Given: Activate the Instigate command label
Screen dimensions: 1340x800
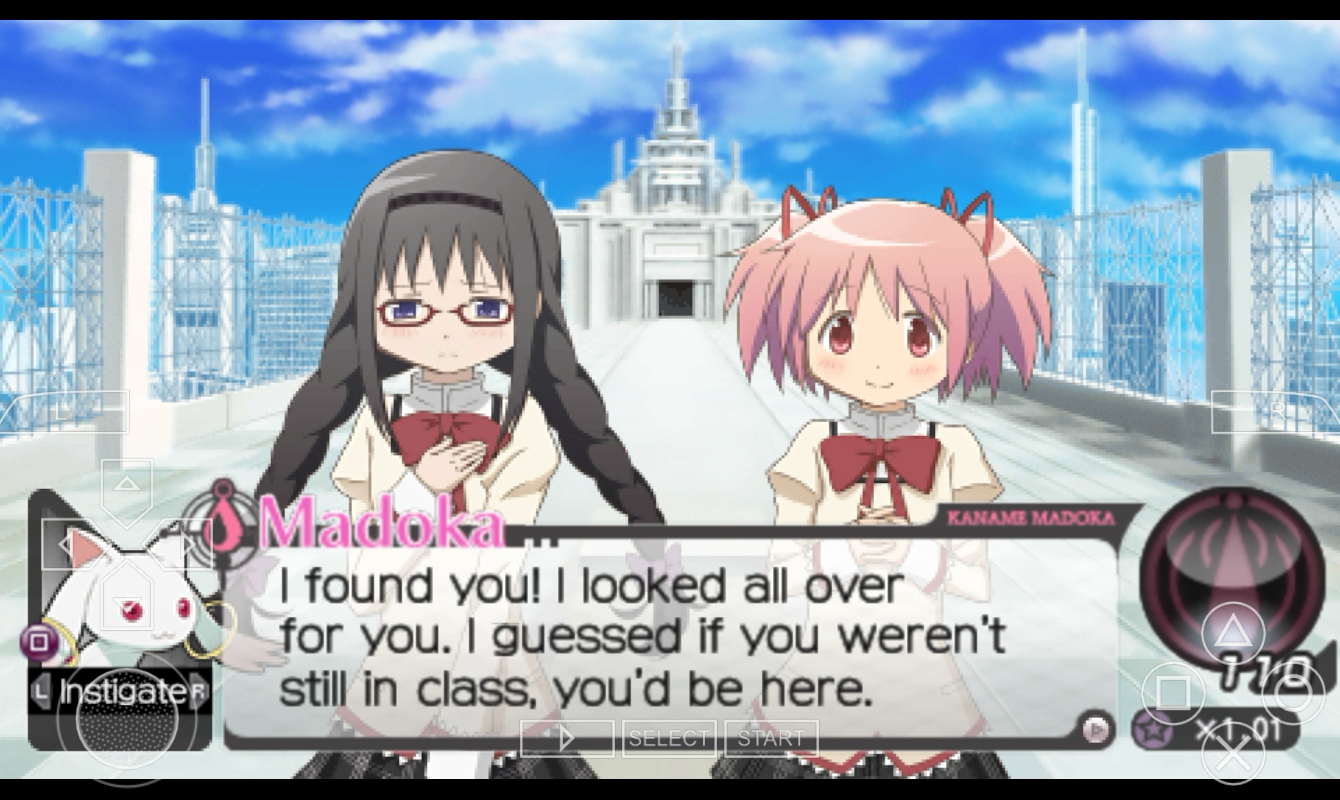Looking at the screenshot, I should point(121,691).
